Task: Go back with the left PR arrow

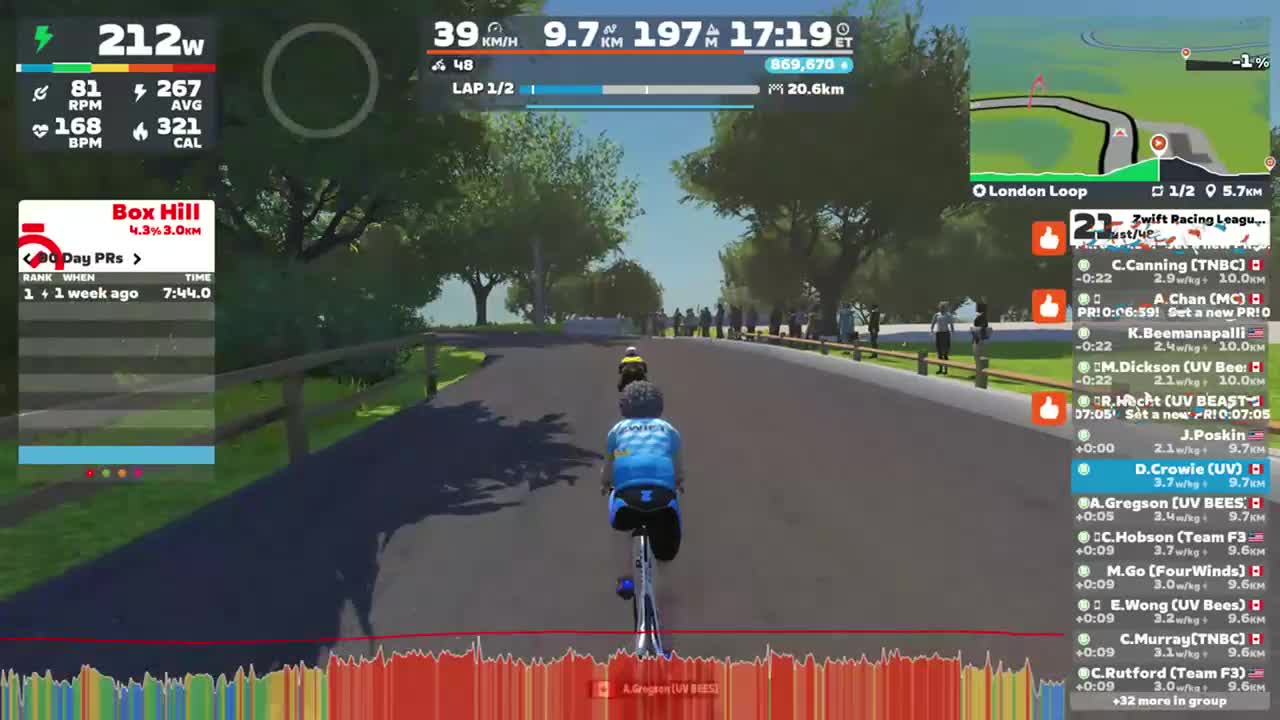Action: (x=27, y=258)
